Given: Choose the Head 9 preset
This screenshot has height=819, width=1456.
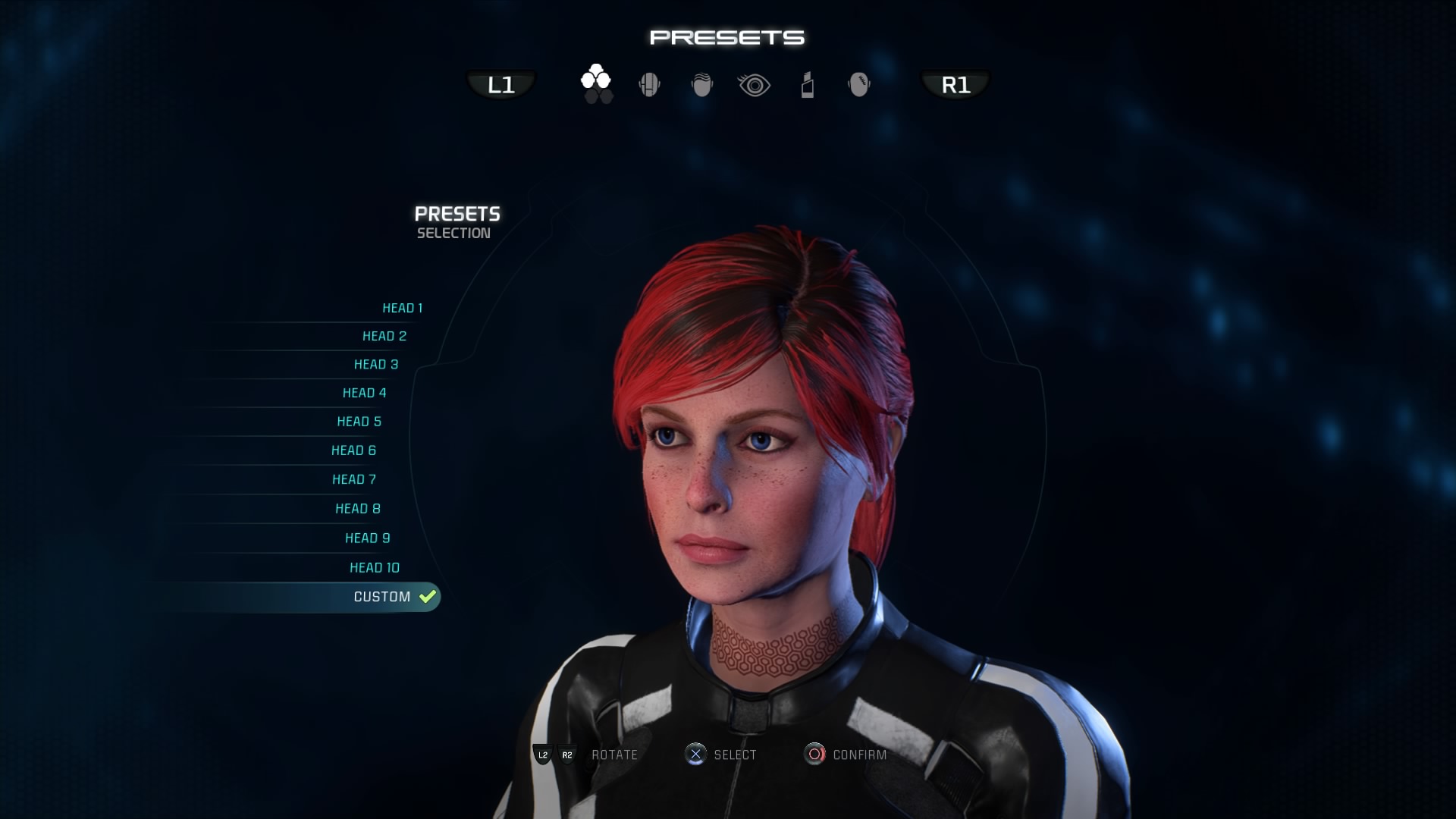Looking at the screenshot, I should (x=368, y=538).
